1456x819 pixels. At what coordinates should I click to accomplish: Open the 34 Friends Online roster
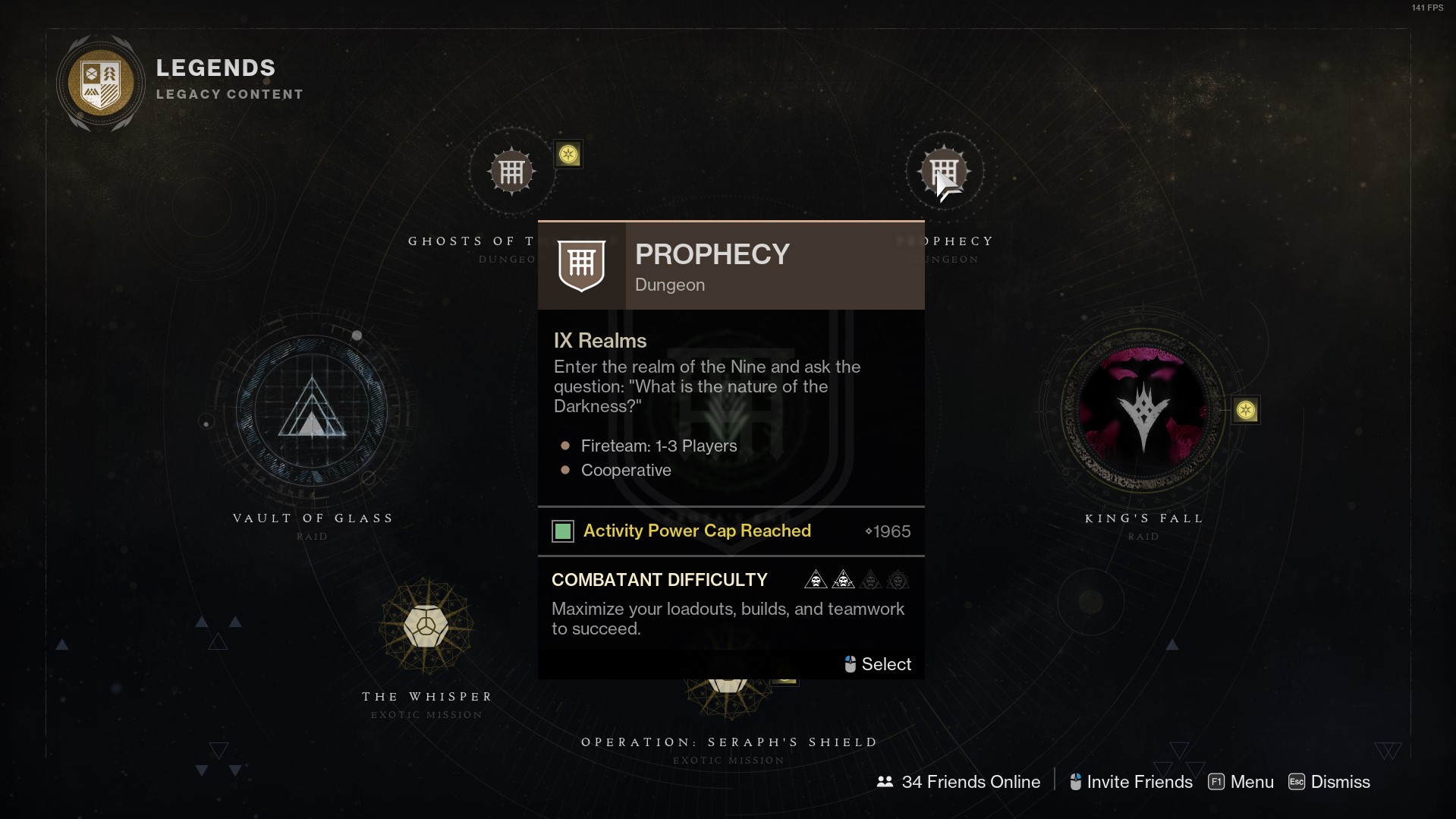(x=958, y=782)
